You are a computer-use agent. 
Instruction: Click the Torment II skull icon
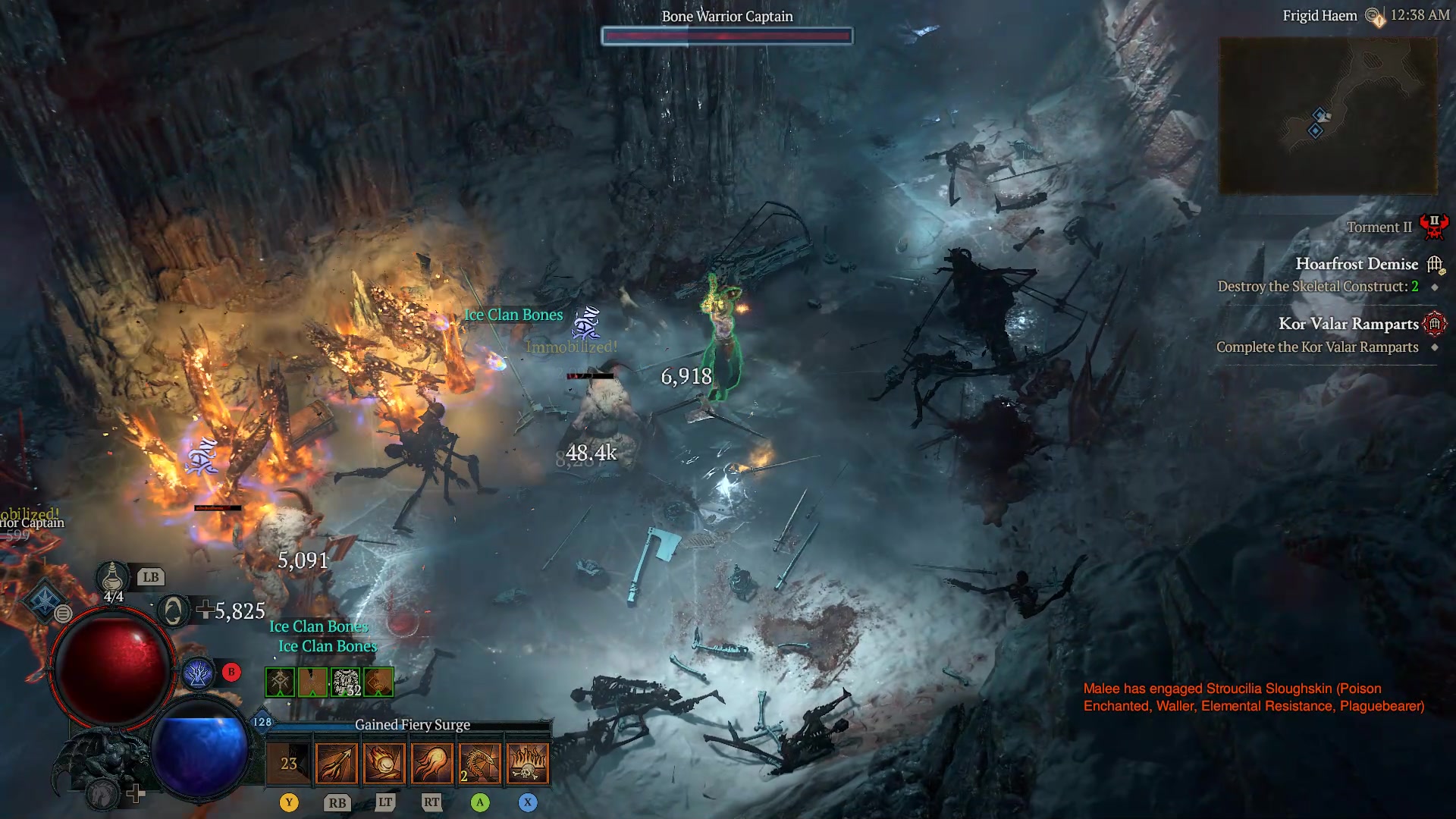1432,226
